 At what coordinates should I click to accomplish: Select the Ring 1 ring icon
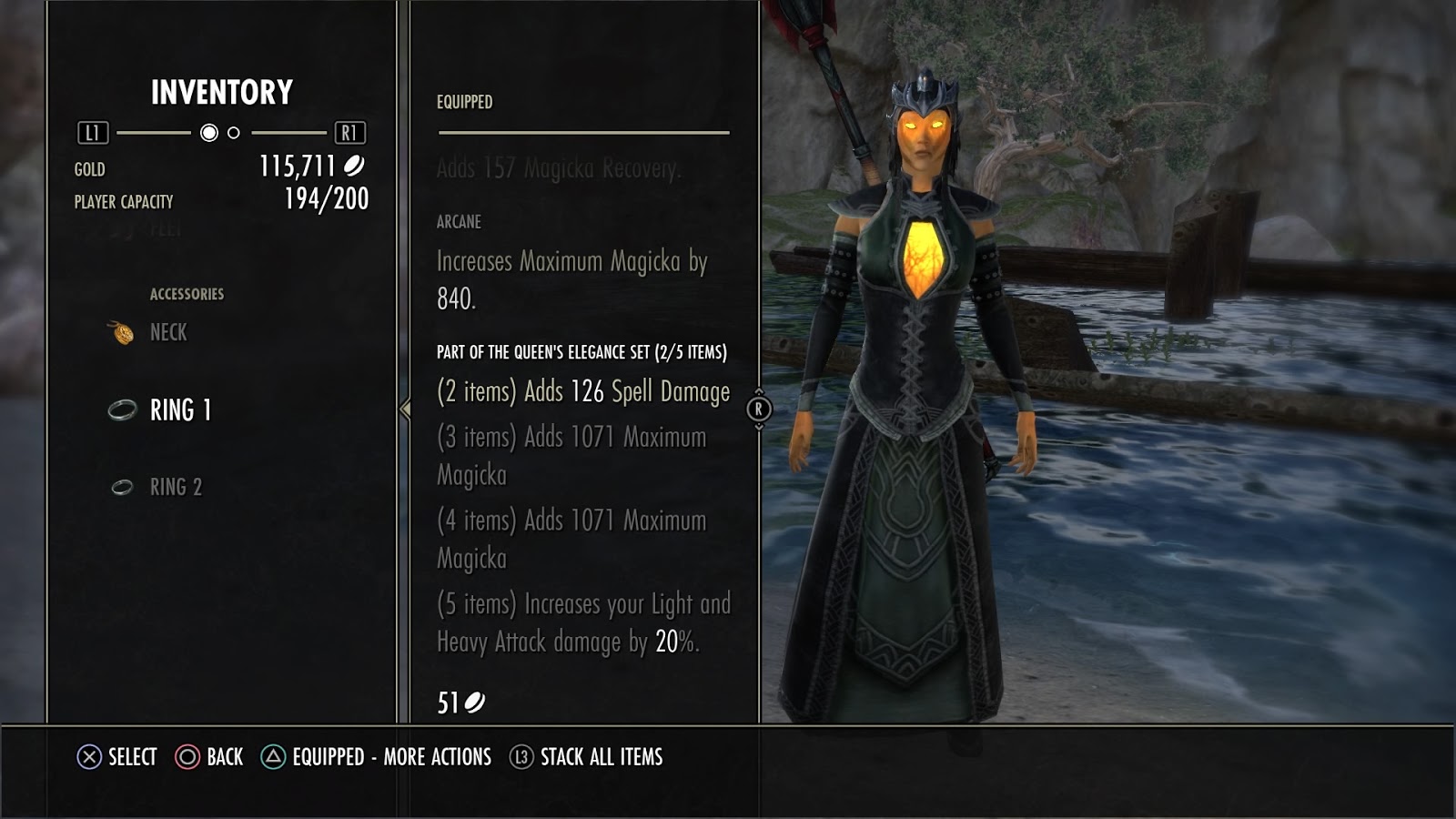coord(121,410)
